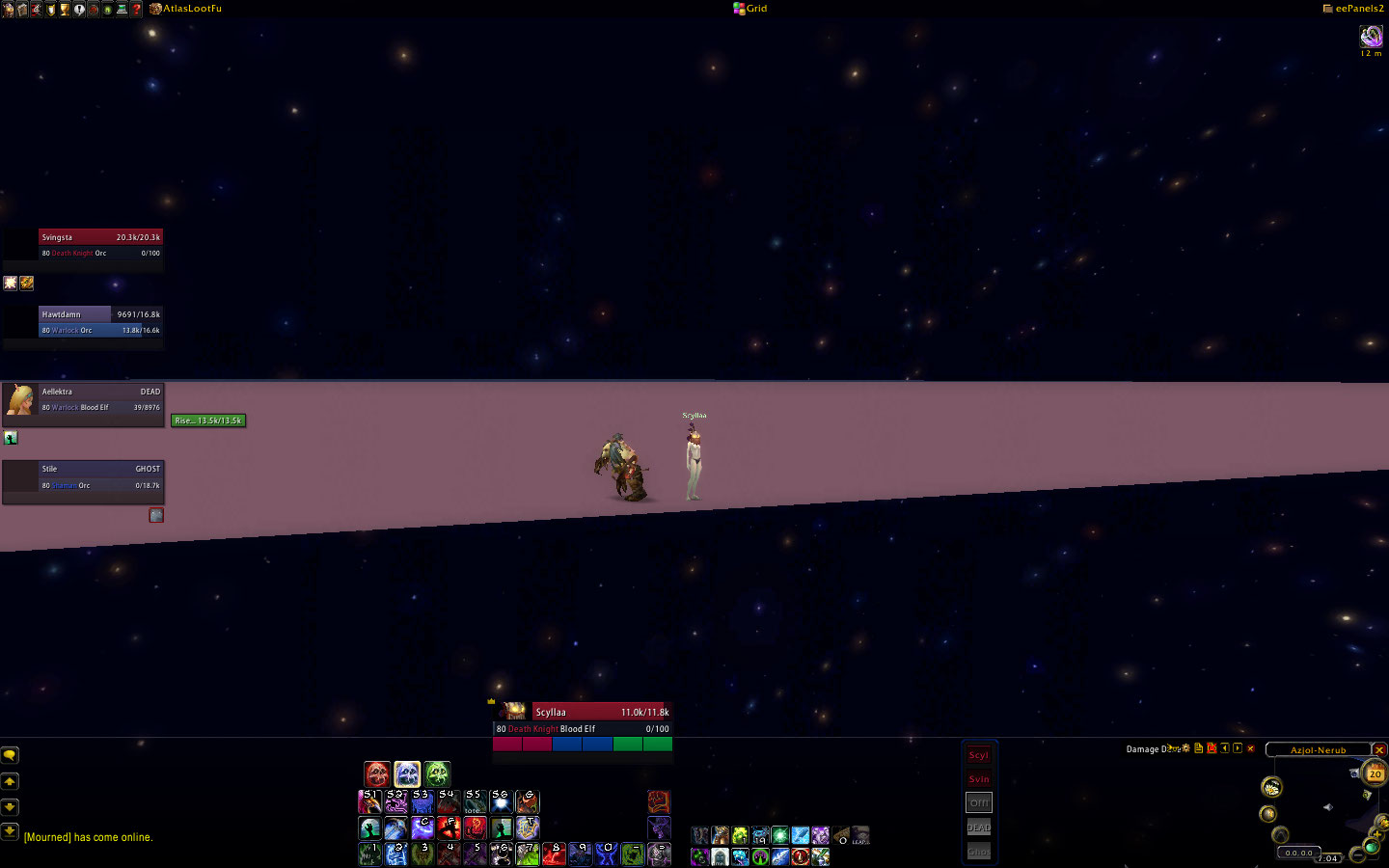Use the ability bound to key 8
The width and height of the screenshot is (1389, 868).
tap(553, 854)
